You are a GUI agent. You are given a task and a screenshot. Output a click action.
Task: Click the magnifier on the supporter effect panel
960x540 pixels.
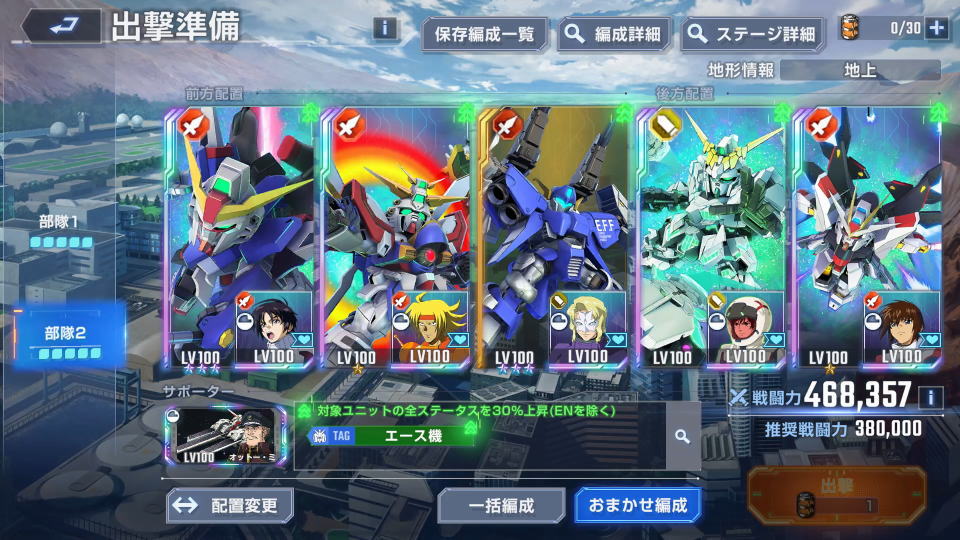point(682,436)
